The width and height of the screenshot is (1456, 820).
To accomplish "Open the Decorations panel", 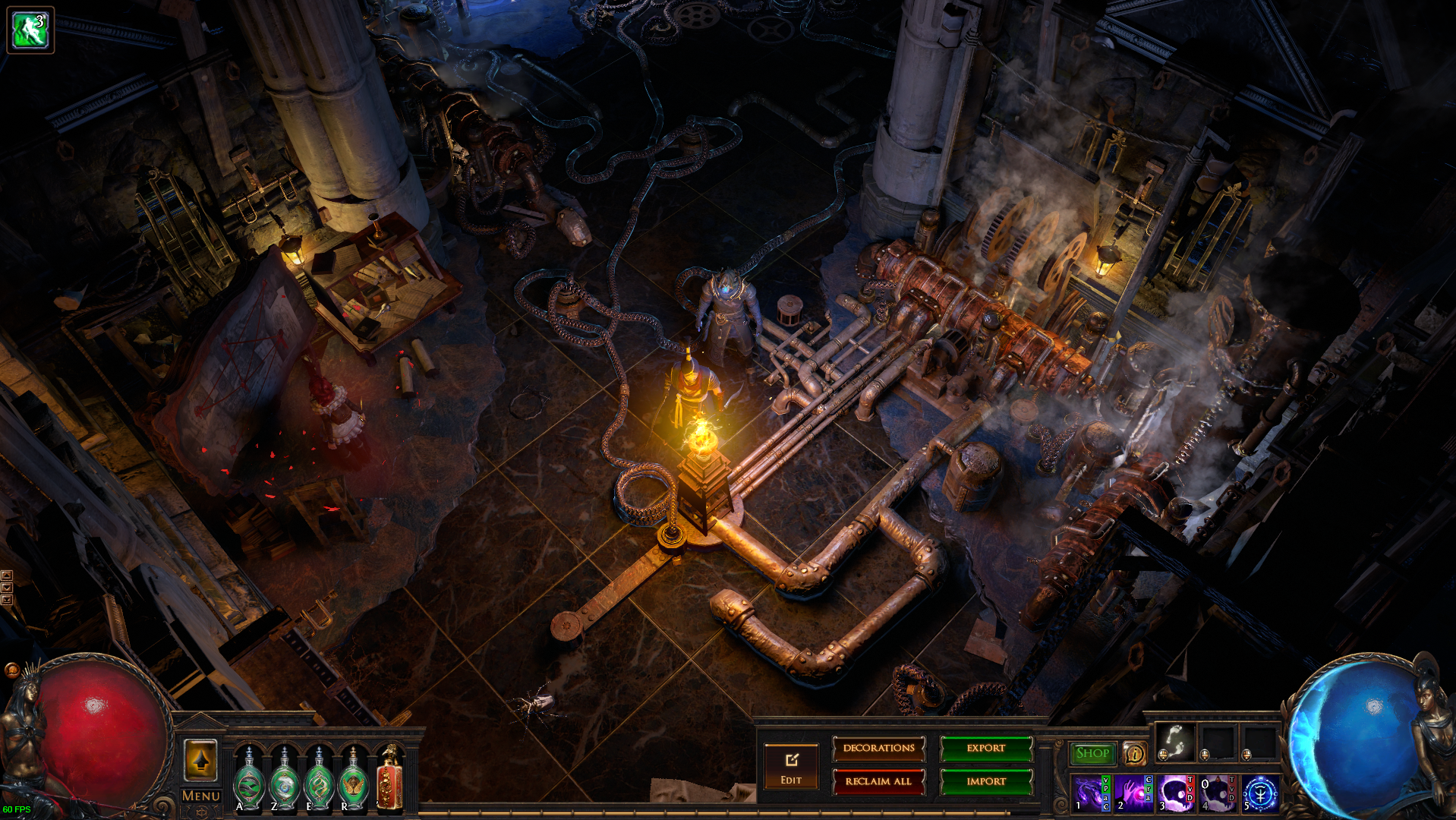I will [878, 749].
